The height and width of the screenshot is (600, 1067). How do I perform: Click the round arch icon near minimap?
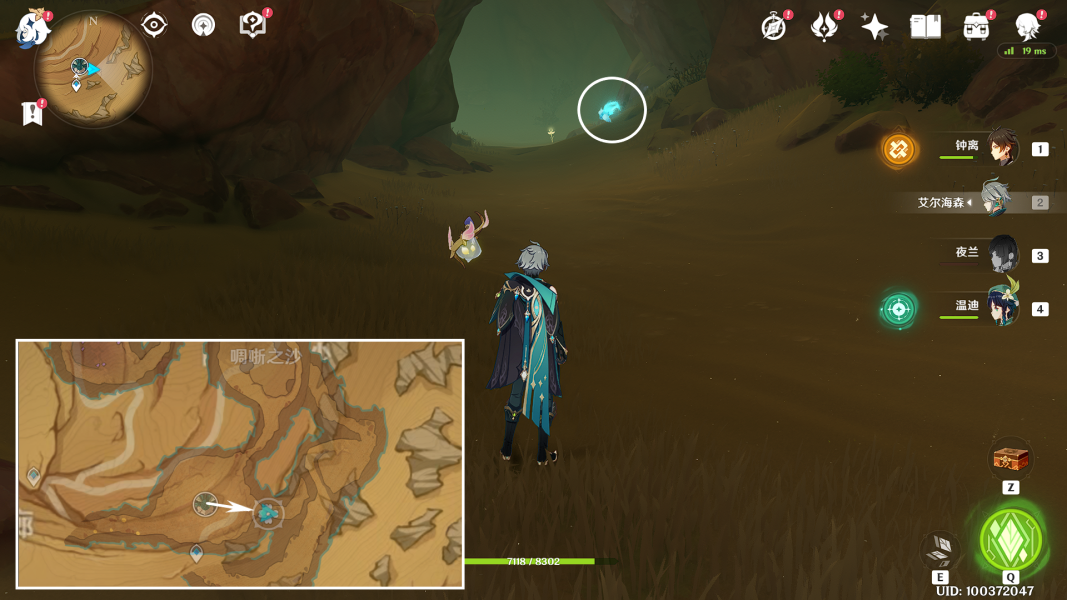coord(203,25)
